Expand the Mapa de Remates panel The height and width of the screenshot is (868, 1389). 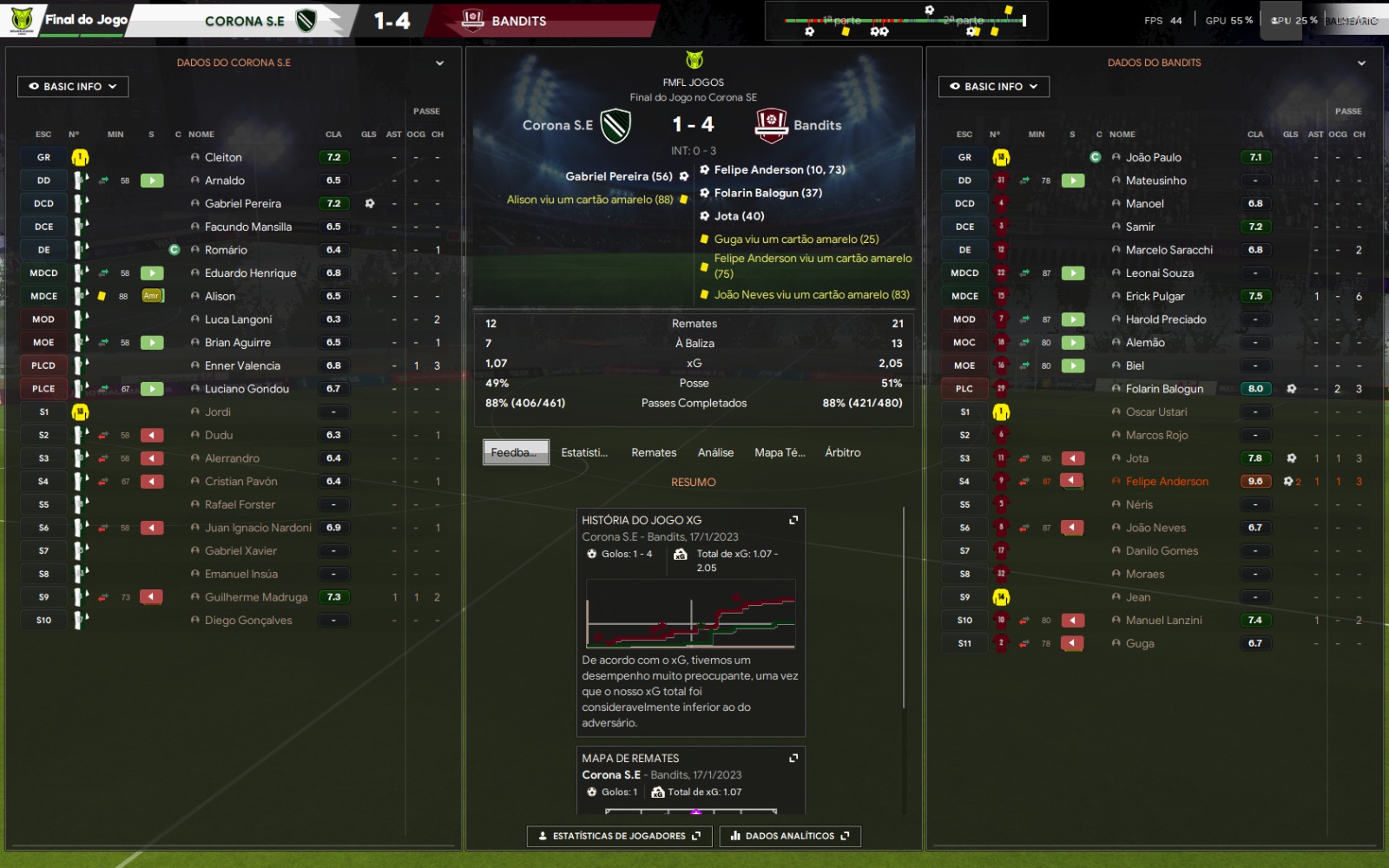[793, 758]
